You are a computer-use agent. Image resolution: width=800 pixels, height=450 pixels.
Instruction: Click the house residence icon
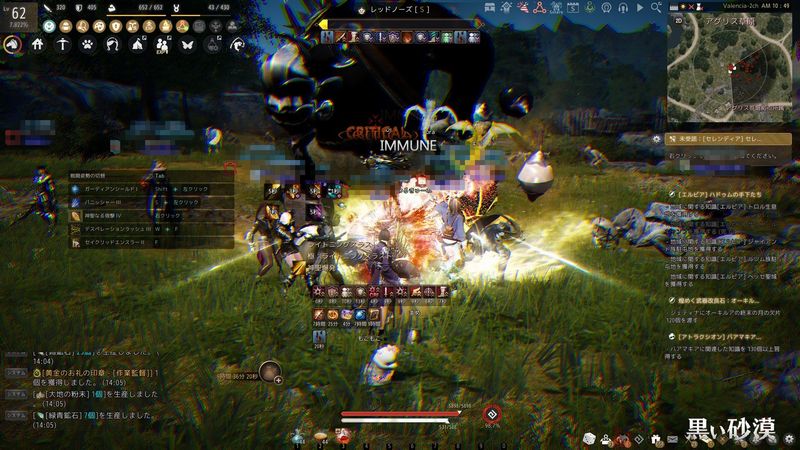coord(37,44)
